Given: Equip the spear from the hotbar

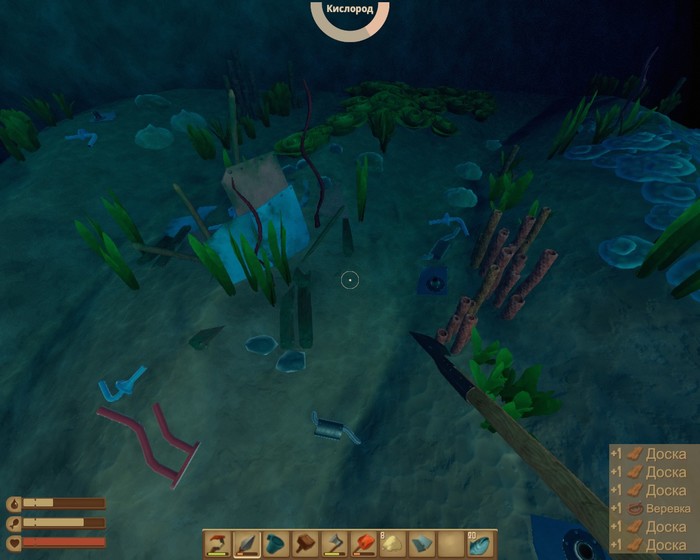Looking at the screenshot, I should pyautogui.click(x=246, y=544).
